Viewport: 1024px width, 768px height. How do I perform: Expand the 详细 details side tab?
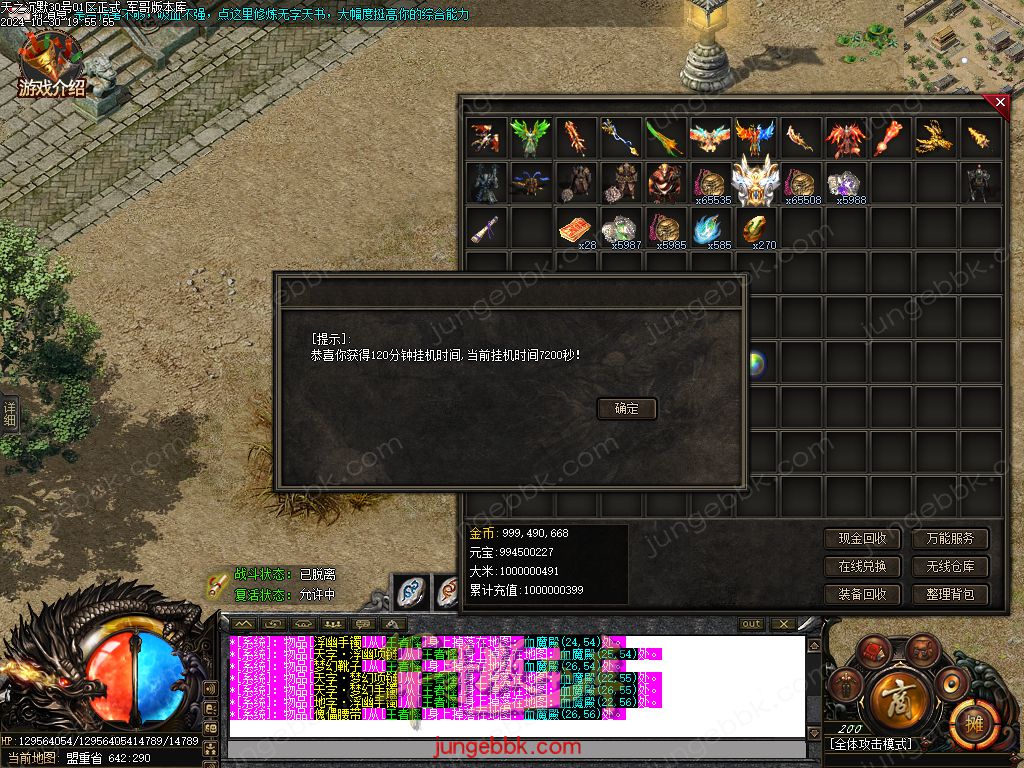(9, 414)
